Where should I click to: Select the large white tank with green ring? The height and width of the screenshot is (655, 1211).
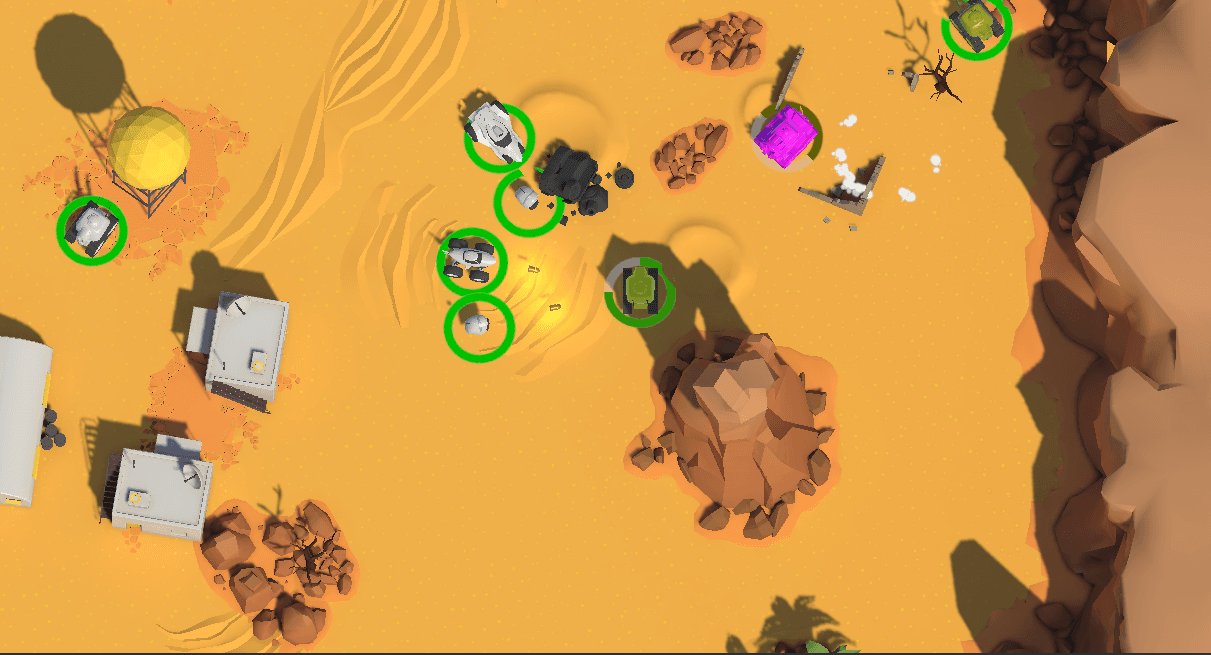tap(499, 136)
